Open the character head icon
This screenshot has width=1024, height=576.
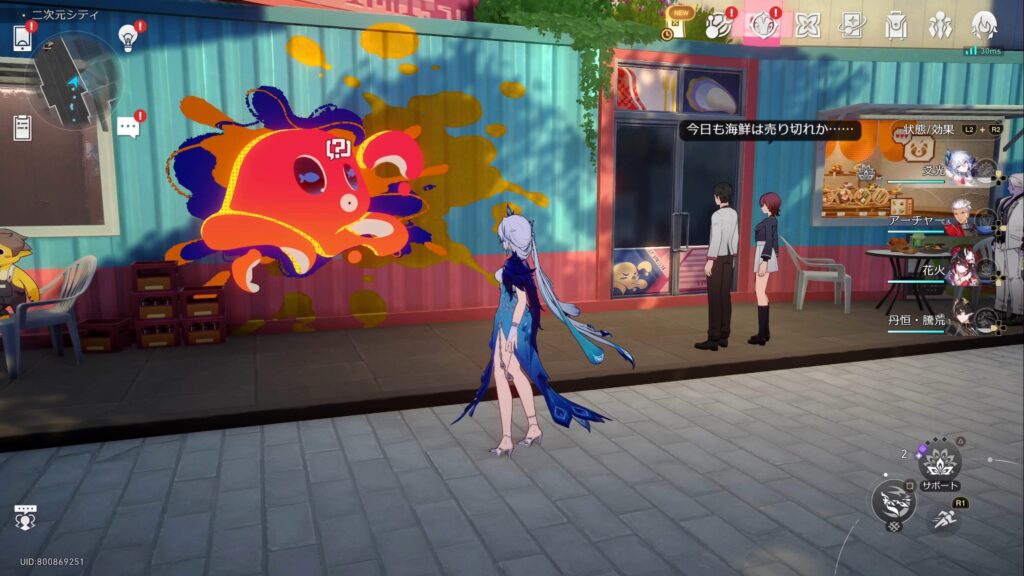[x=985, y=25]
